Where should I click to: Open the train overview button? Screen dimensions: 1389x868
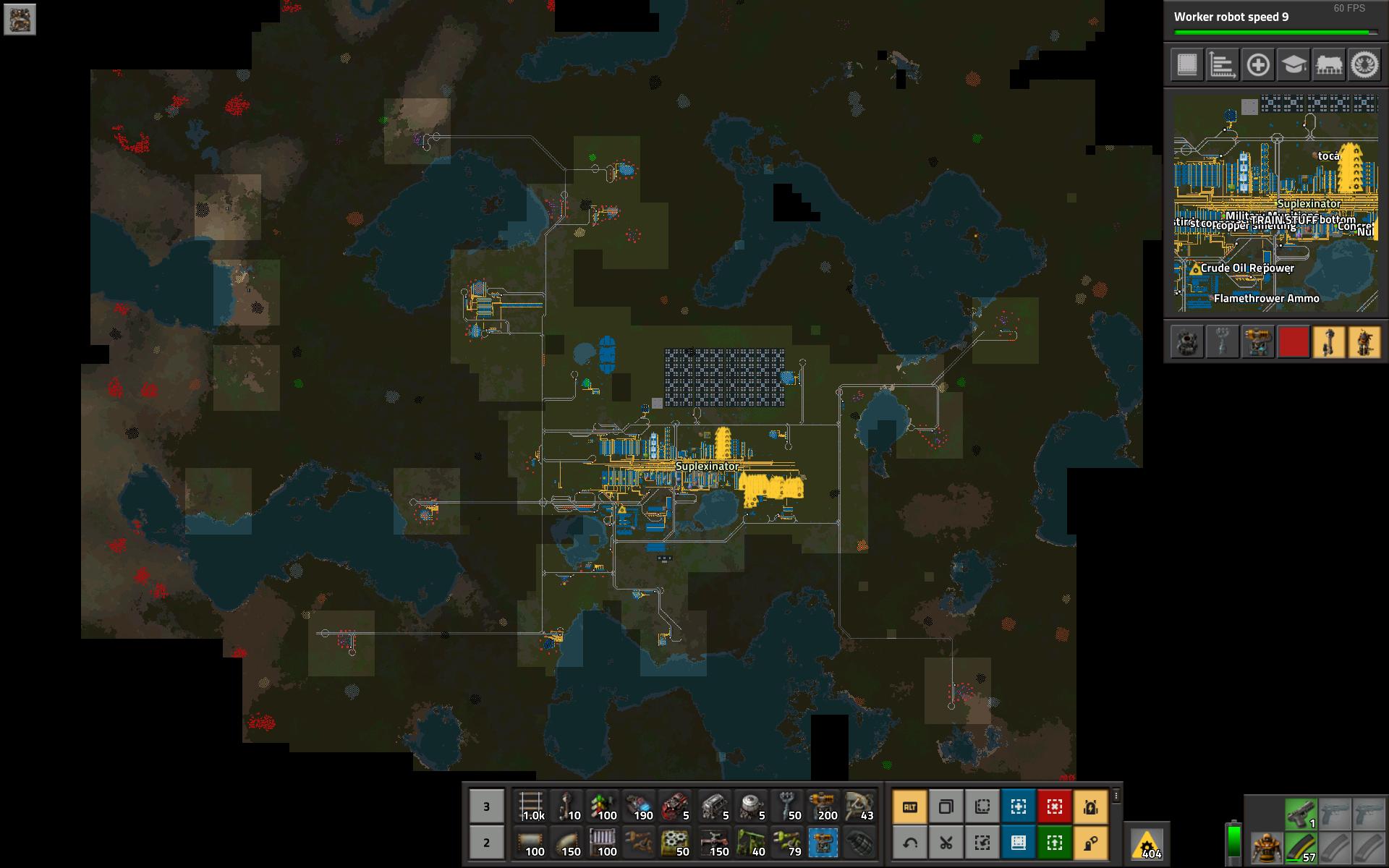[1329, 65]
